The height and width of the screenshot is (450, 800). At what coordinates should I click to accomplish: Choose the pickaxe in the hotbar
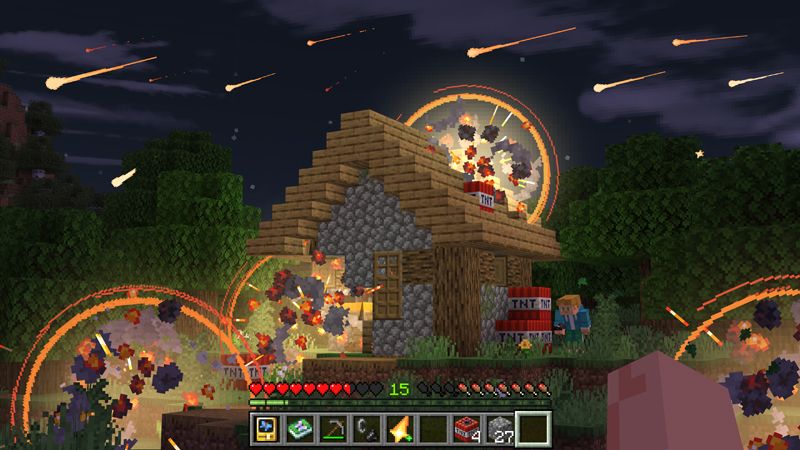click(335, 428)
